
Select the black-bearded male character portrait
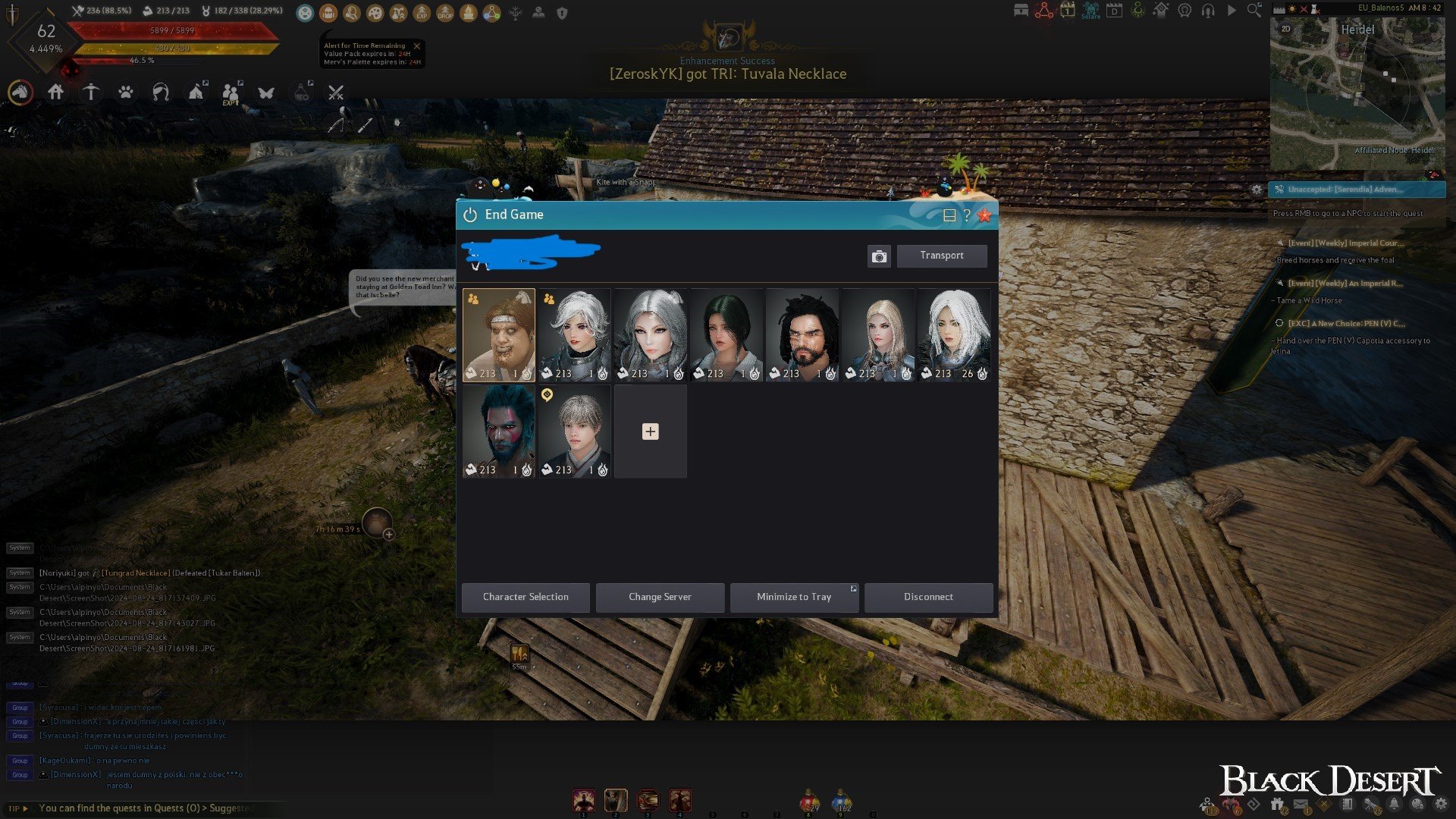point(802,334)
